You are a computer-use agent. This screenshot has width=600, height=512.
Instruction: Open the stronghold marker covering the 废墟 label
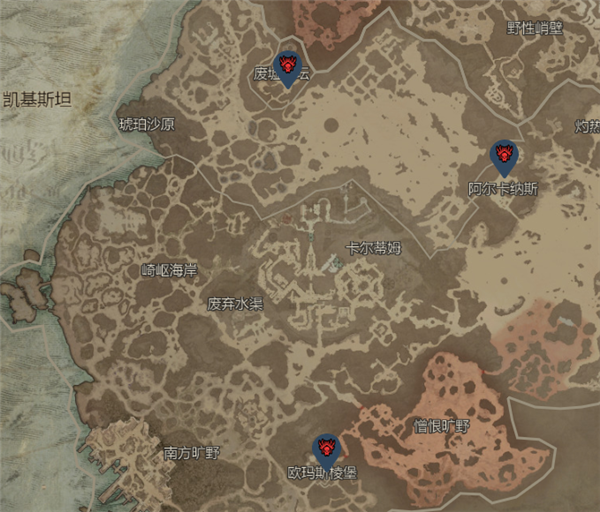pos(288,66)
